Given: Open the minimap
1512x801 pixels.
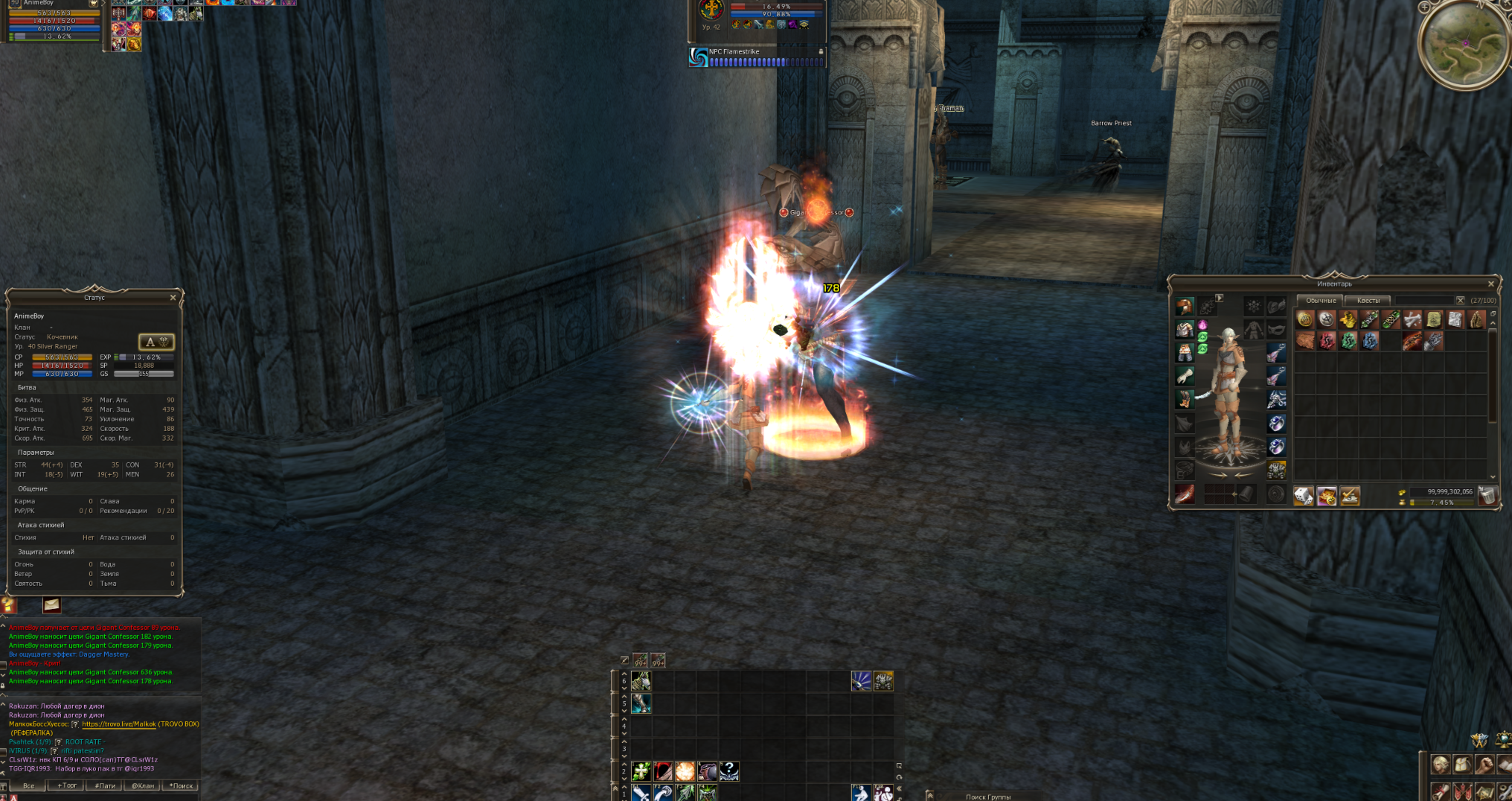Looking at the screenshot, I should [1465, 44].
